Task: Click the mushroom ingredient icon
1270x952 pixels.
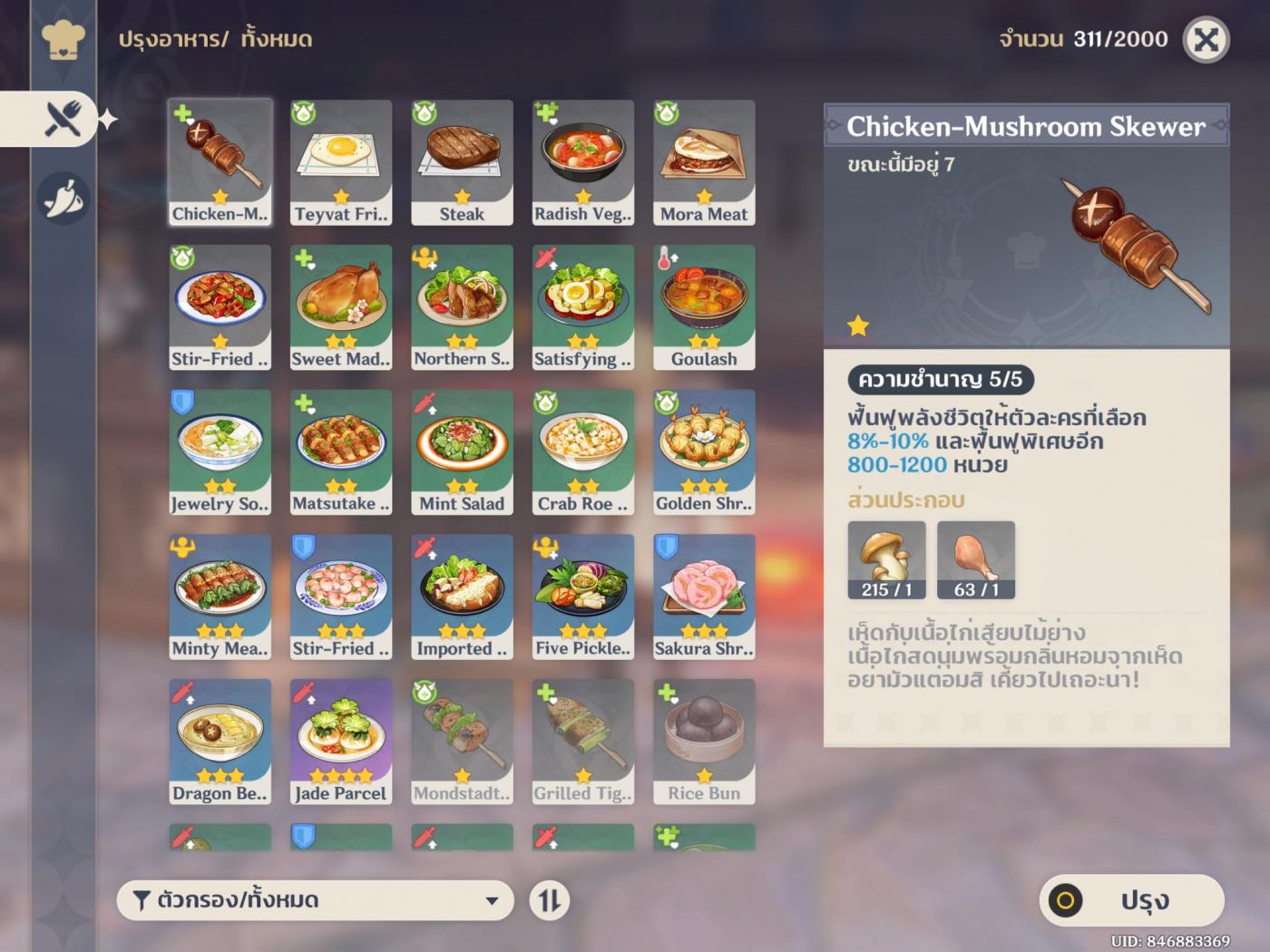Action: (886, 559)
